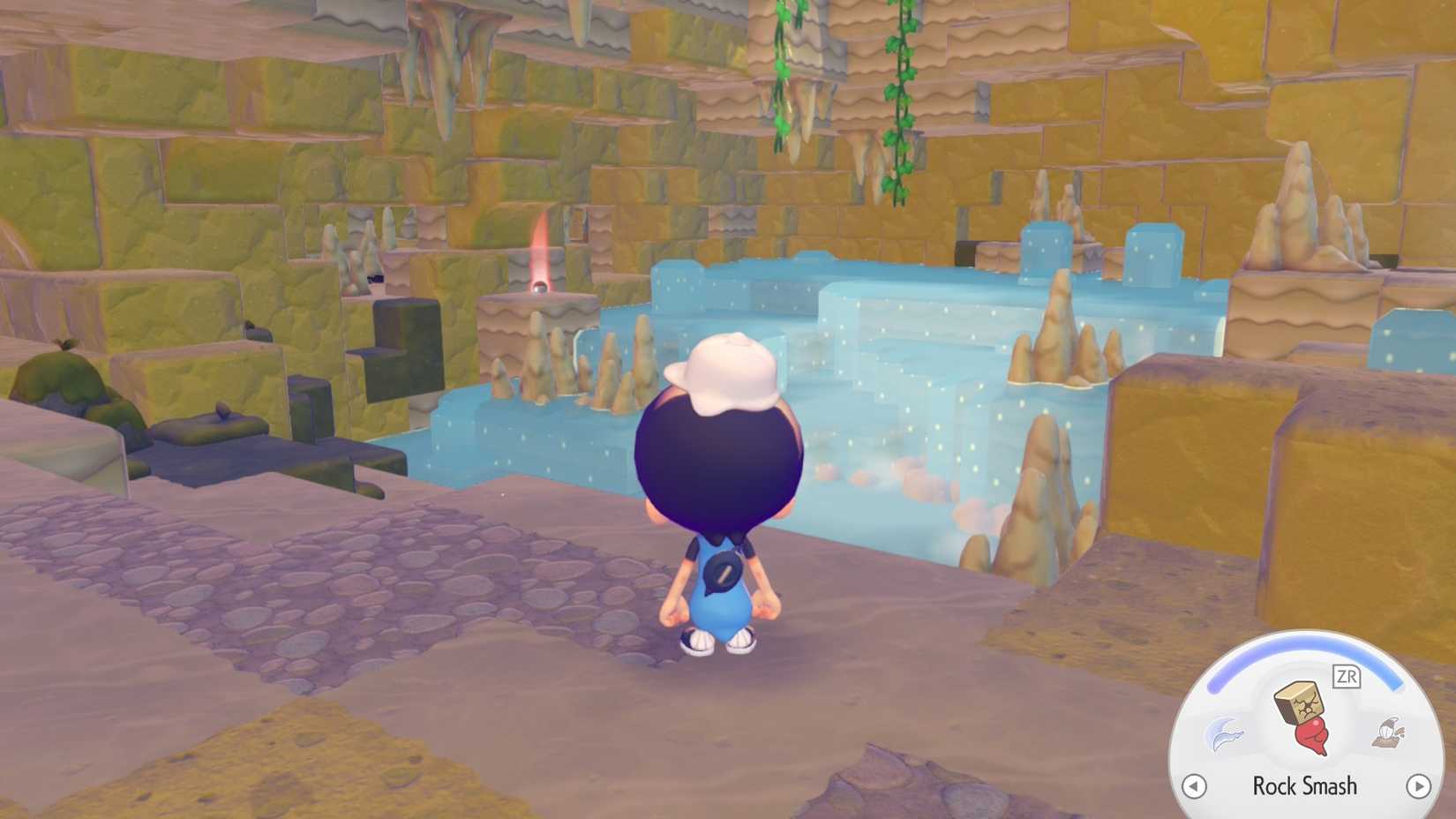Click the small Pokémon beside the flame
Image resolution: width=1456 pixels, height=819 pixels.
click(x=541, y=289)
